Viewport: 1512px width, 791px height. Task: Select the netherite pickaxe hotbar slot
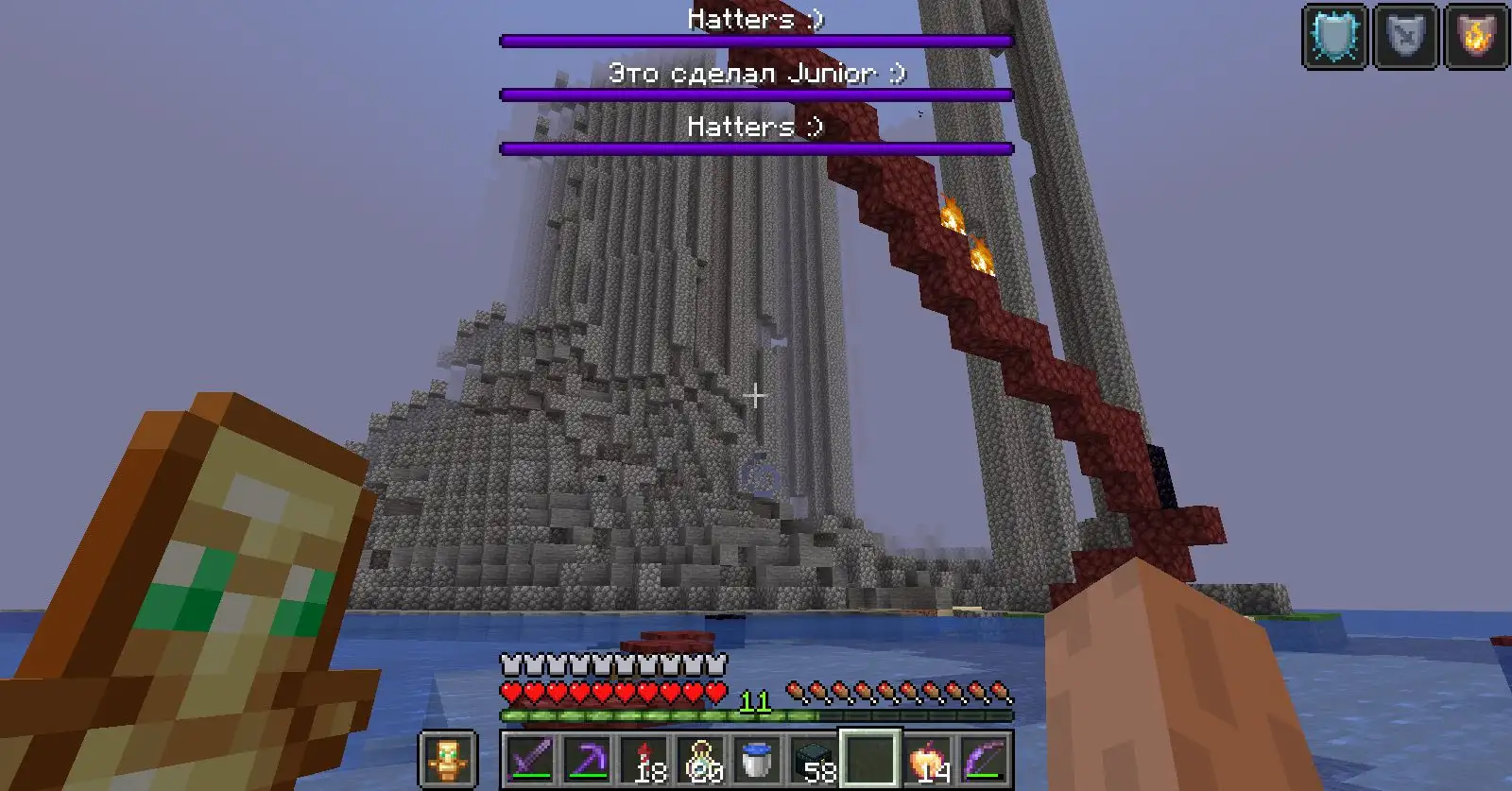pyautogui.click(x=585, y=759)
